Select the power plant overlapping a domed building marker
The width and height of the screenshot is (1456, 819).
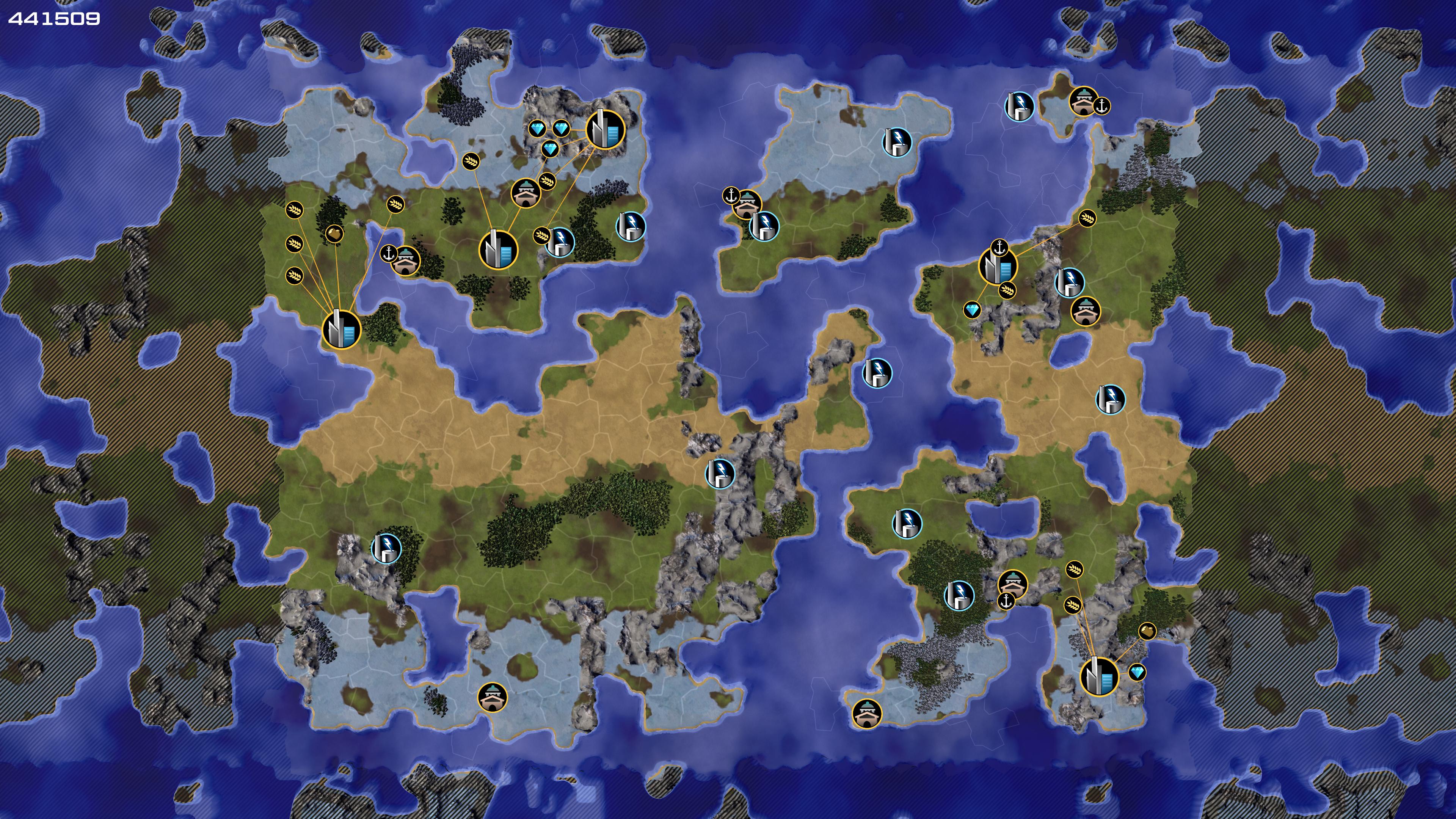(x=764, y=226)
